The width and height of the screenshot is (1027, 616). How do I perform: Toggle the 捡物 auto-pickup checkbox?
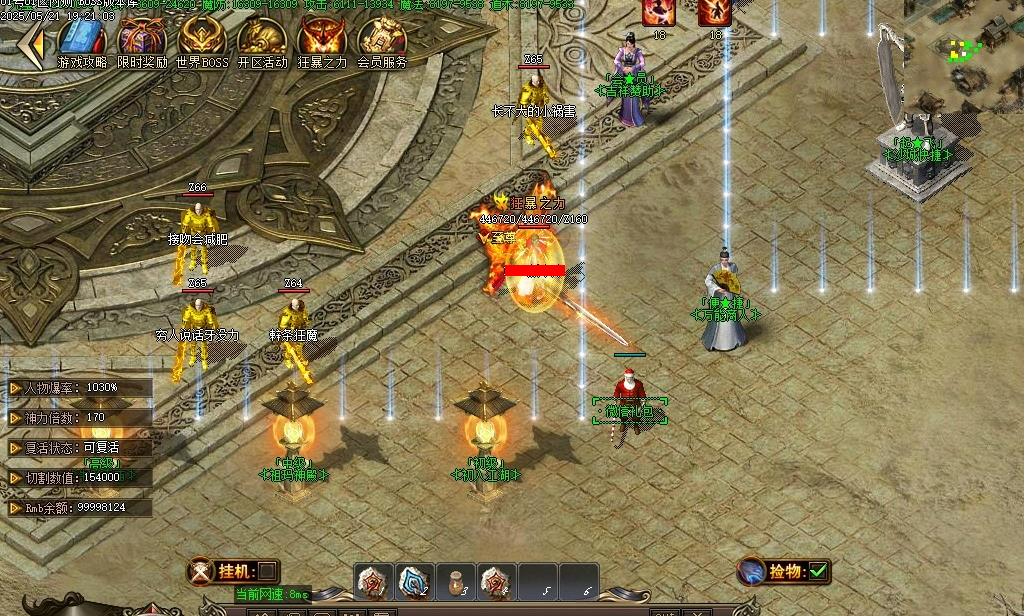pos(819,571)
